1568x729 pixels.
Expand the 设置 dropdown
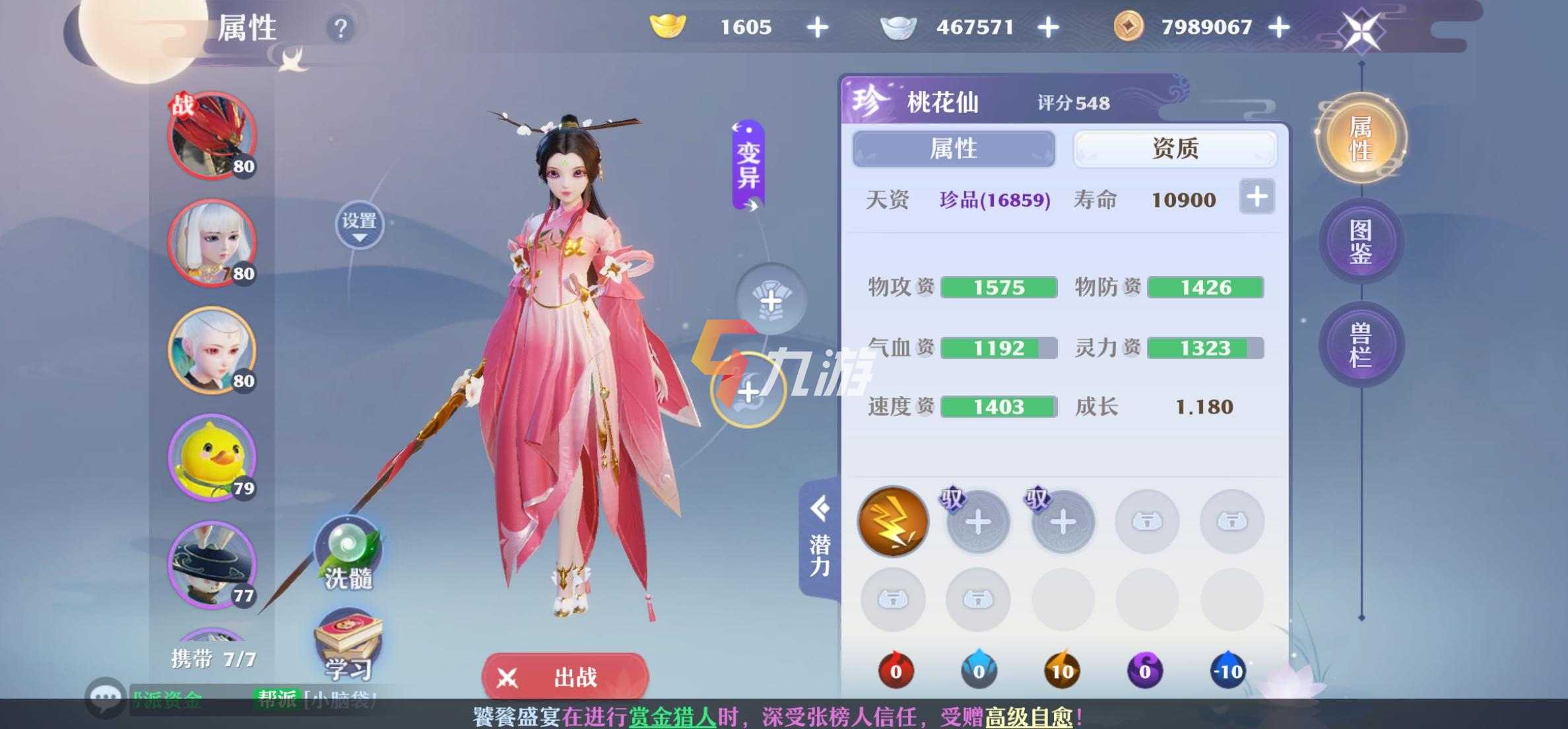click(359, 225)
